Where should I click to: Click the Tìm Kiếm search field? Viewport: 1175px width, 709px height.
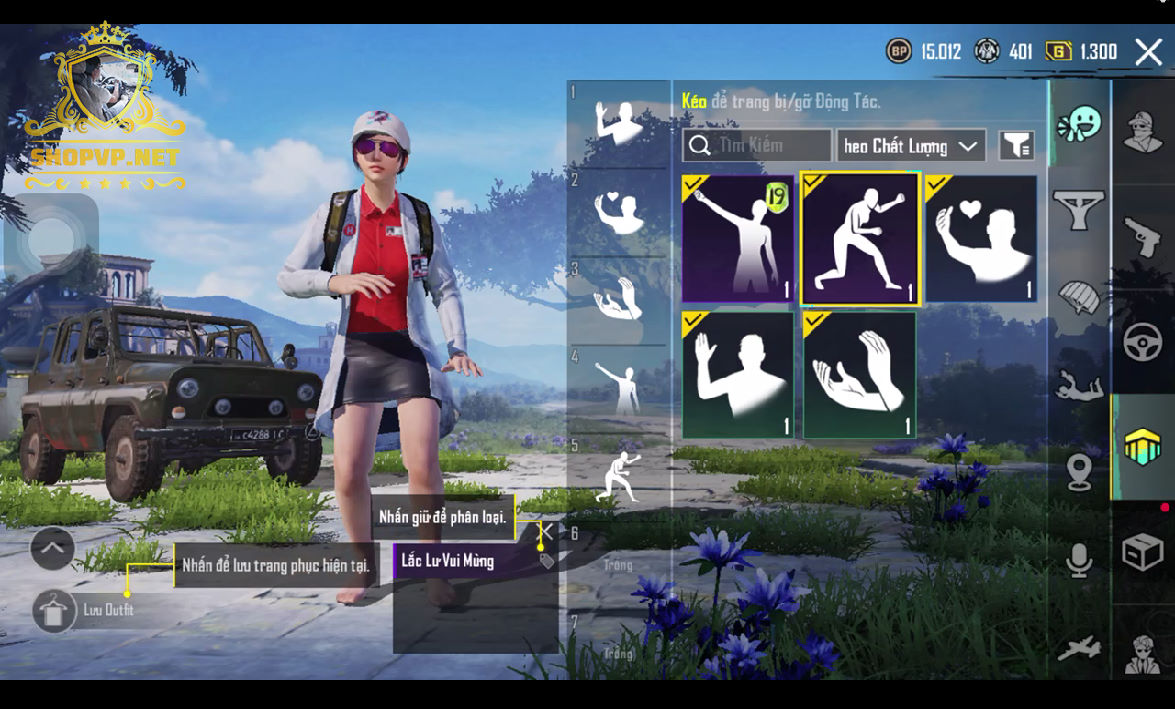click(757, 146)
